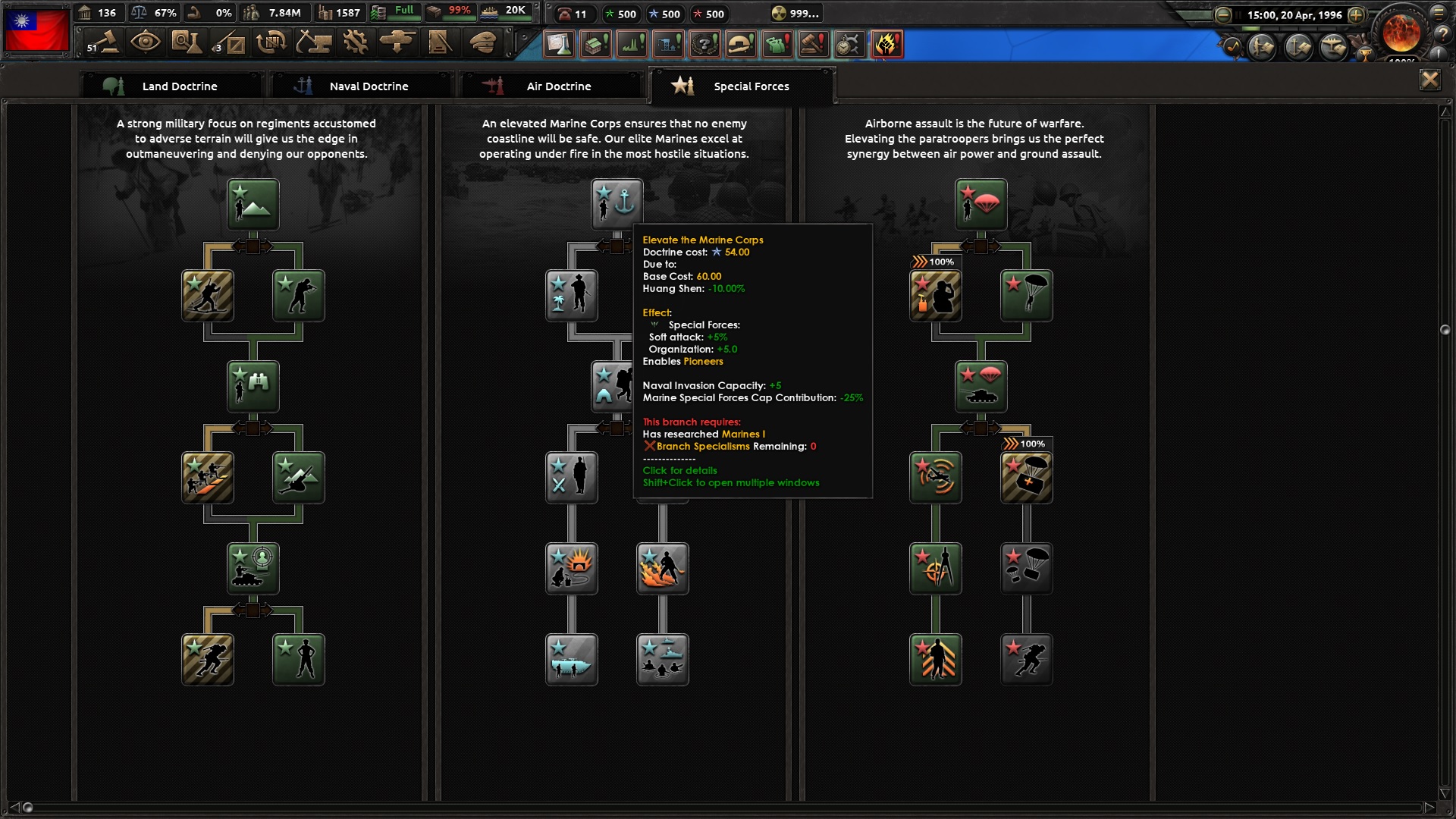
Task: Click the nuclear bomb stockpile counter
Action: point(792,13)
